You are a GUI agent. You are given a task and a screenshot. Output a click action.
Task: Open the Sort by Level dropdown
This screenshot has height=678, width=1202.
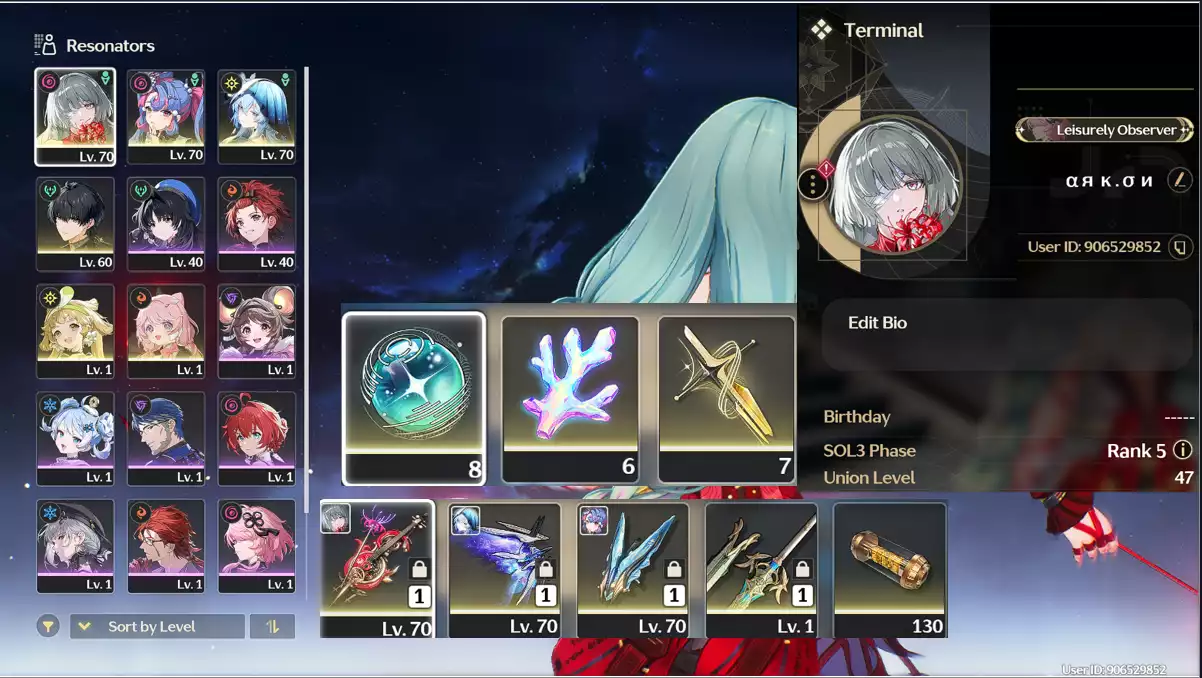coord(156,626)
